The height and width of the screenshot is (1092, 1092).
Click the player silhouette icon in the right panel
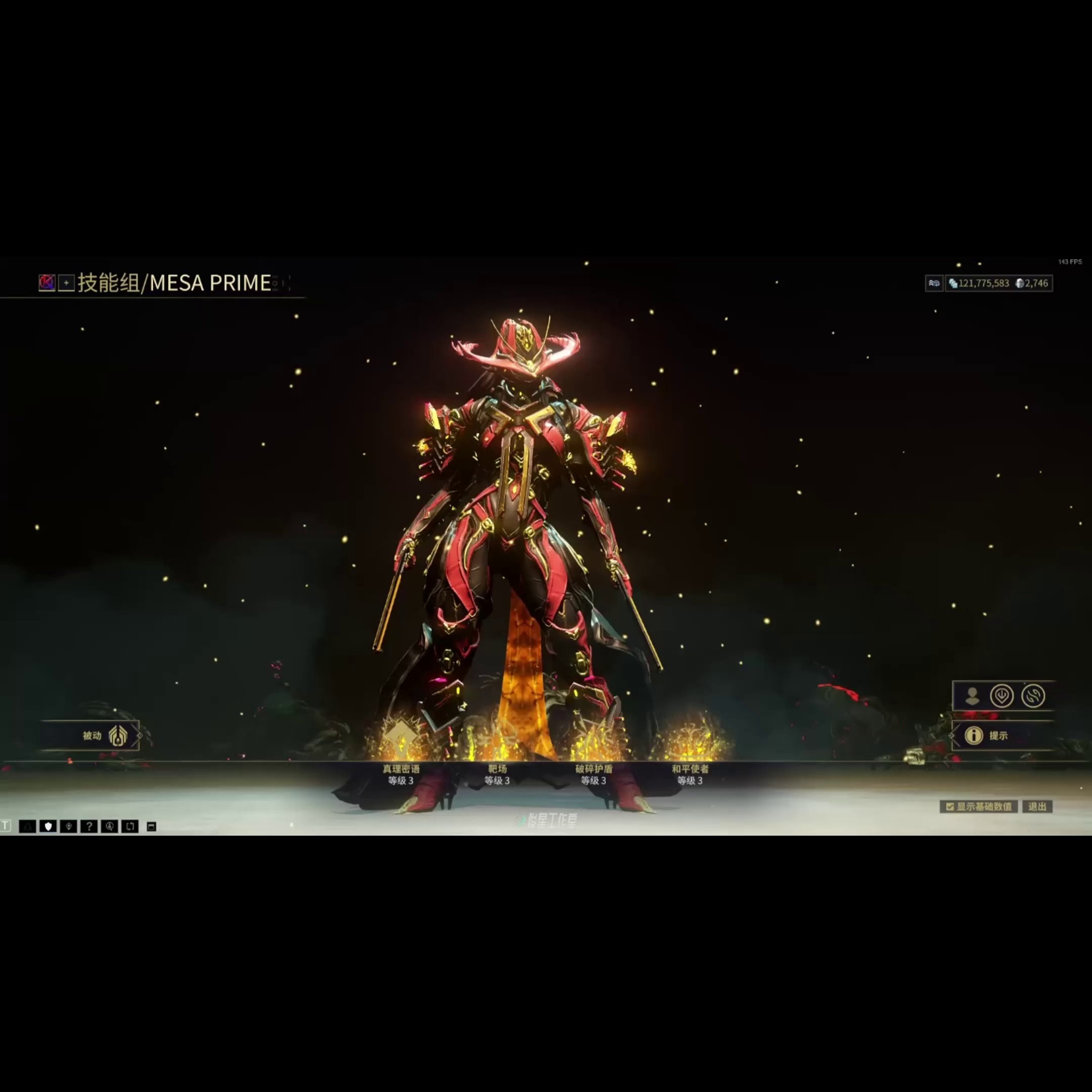pyautogui.click(x=973, y=696)
